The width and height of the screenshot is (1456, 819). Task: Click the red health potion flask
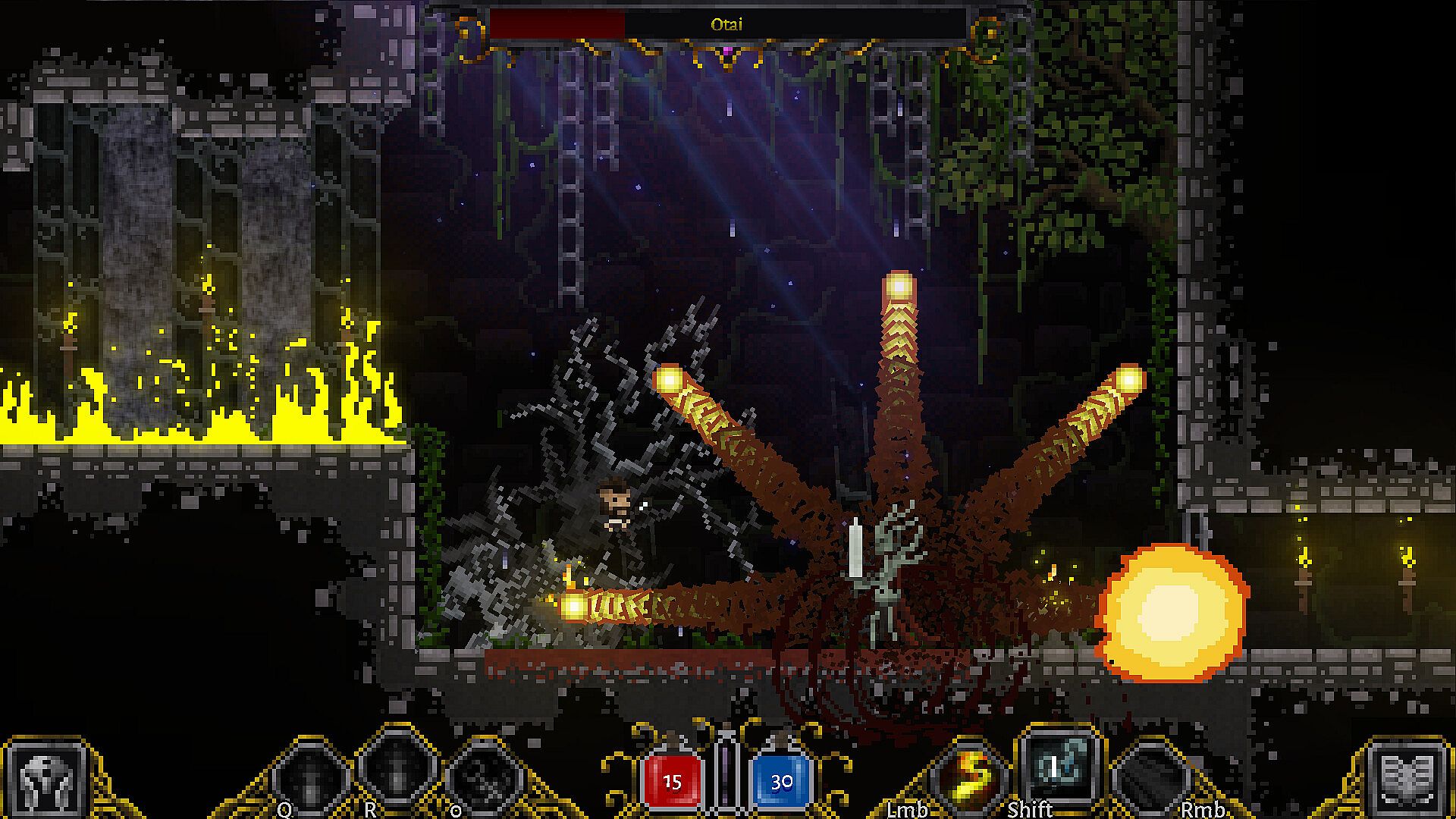point(672,779)
